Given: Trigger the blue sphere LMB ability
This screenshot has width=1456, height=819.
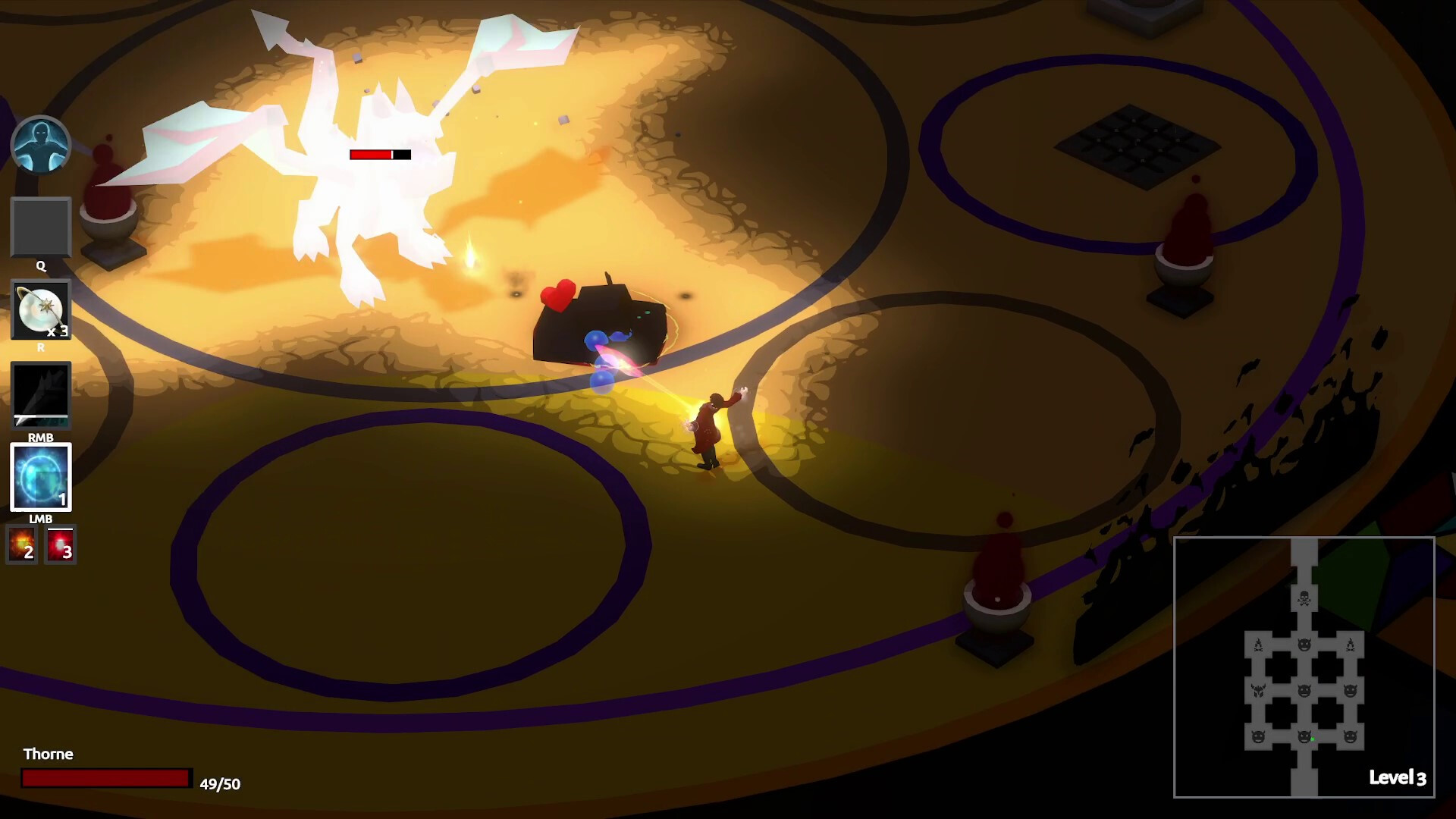Looking at the screenshot, I should [41, 476].
